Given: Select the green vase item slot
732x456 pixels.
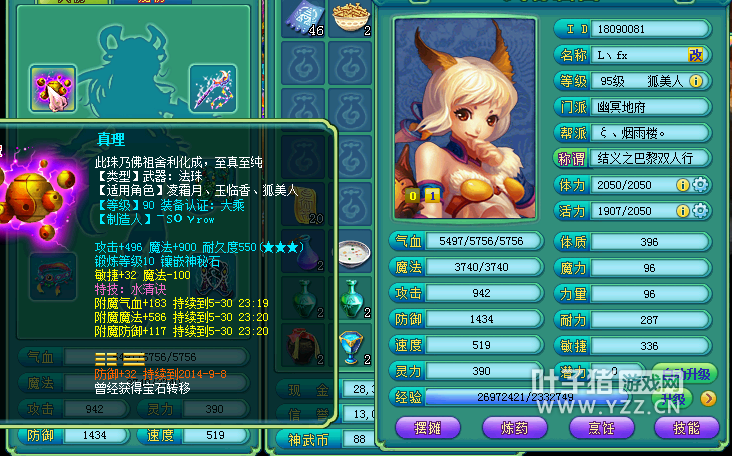Looking at the screenshot, I should pos(352,297).
